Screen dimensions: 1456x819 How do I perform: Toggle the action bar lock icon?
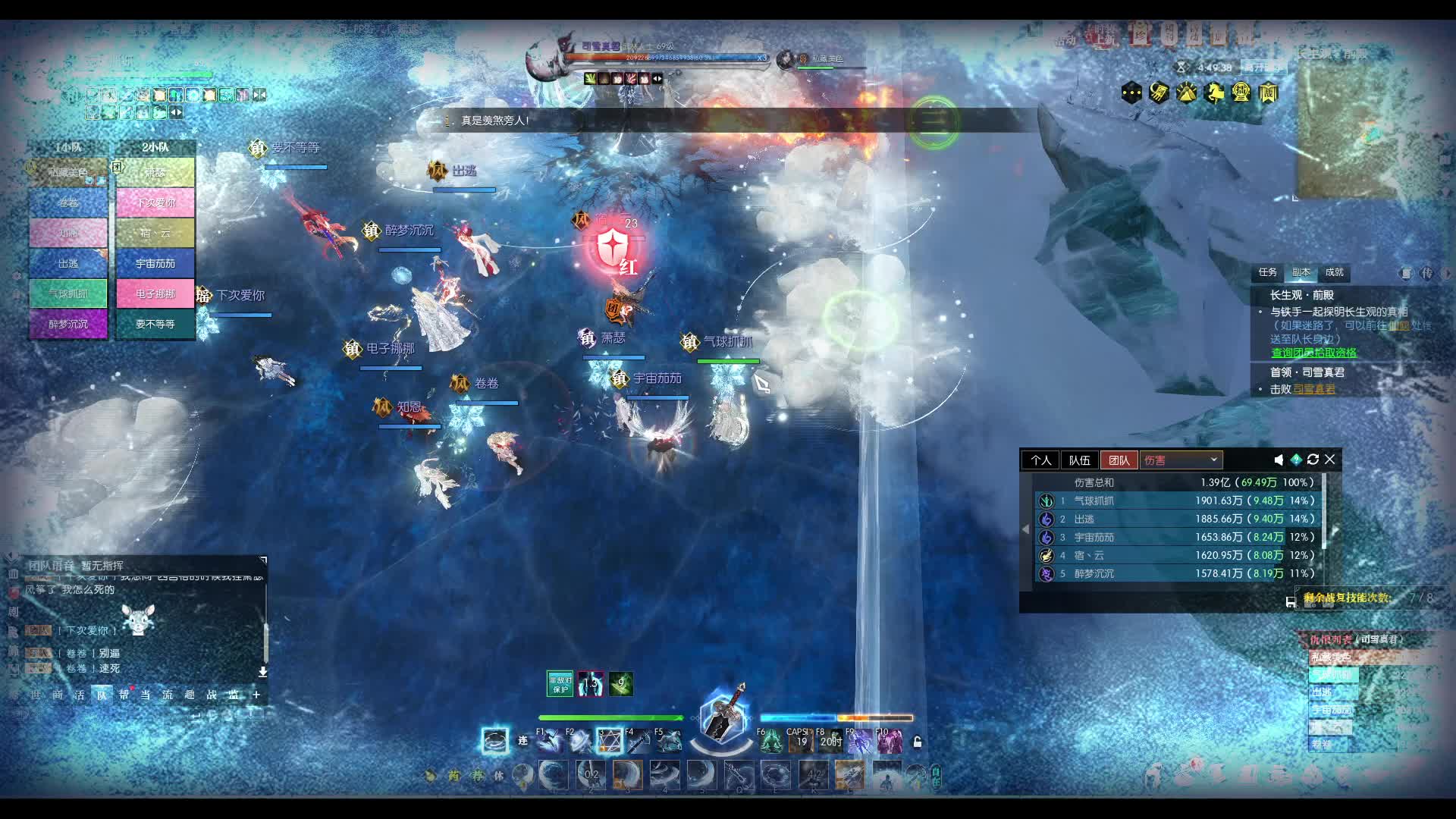[917, 742]
